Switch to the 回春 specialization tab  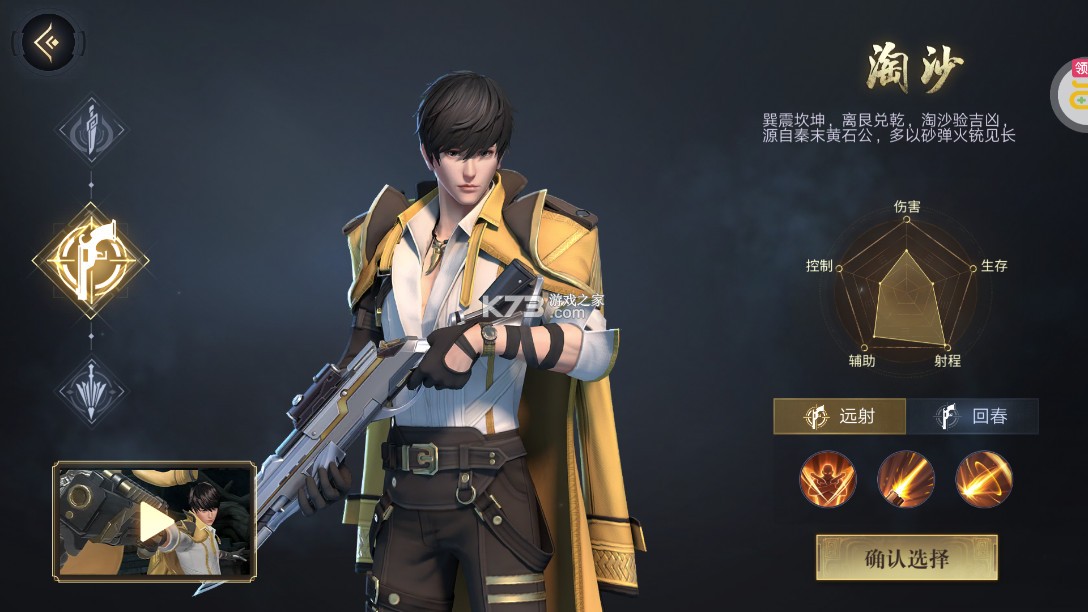pyautogui.click(x=972, y=416)
